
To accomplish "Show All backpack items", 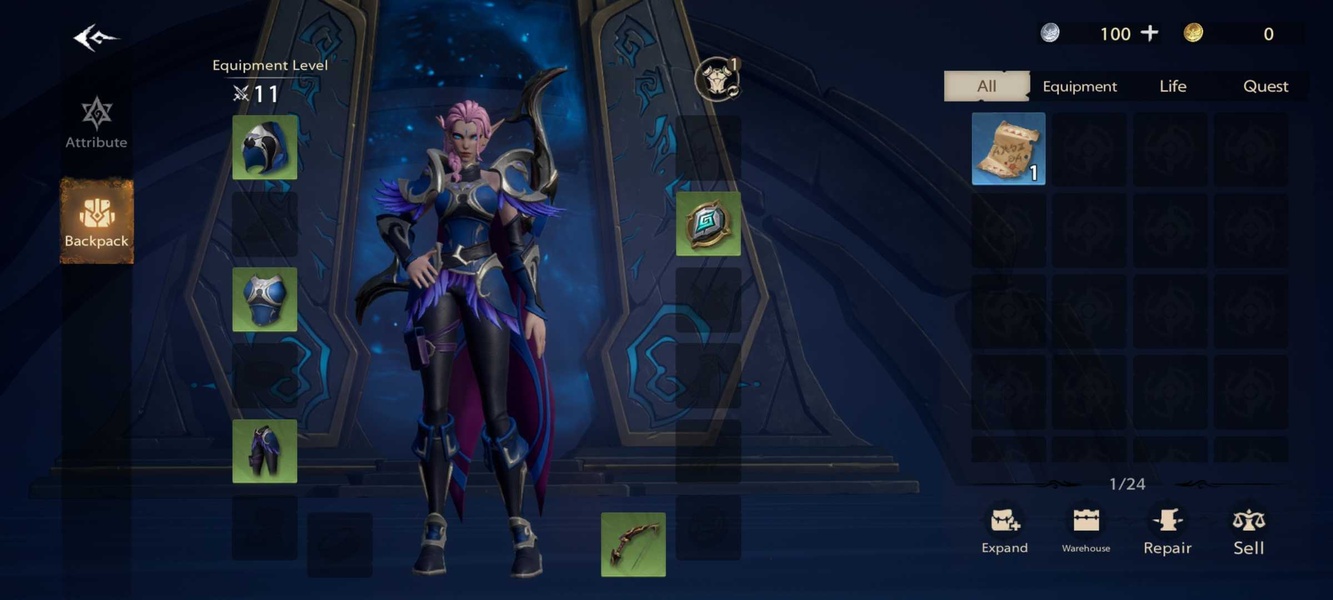I will 986,86.
